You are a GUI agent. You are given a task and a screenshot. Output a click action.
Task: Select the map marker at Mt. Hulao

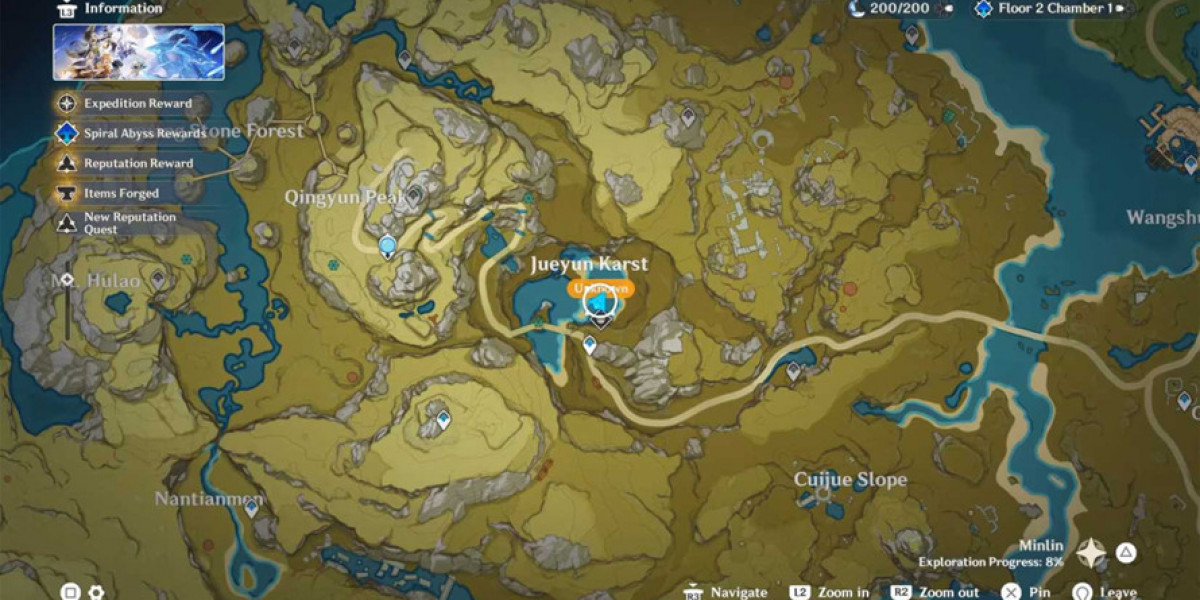point(158,278)
